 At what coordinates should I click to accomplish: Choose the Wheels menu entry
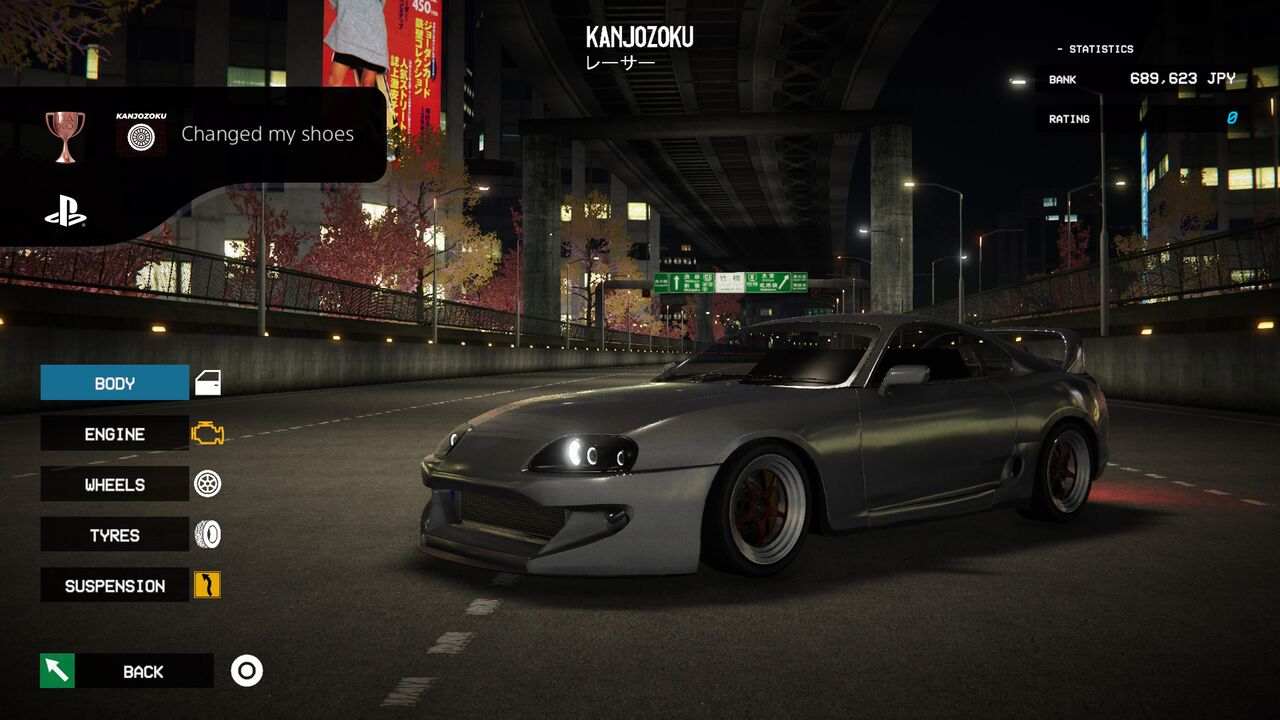pyautogui.click(x=115, y=484)
